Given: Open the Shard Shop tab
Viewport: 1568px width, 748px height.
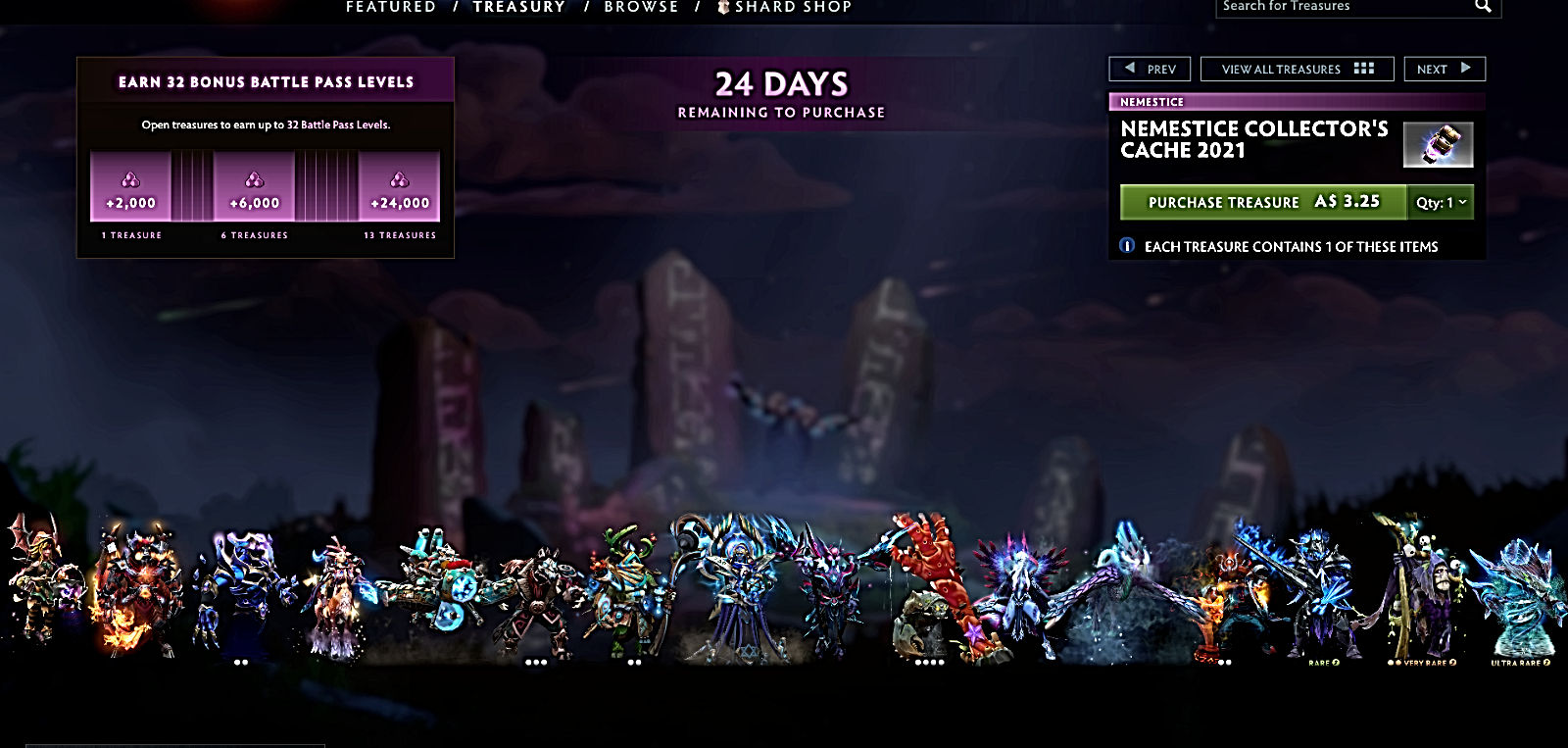Looking at the screenshot, I should coord(784,7).
